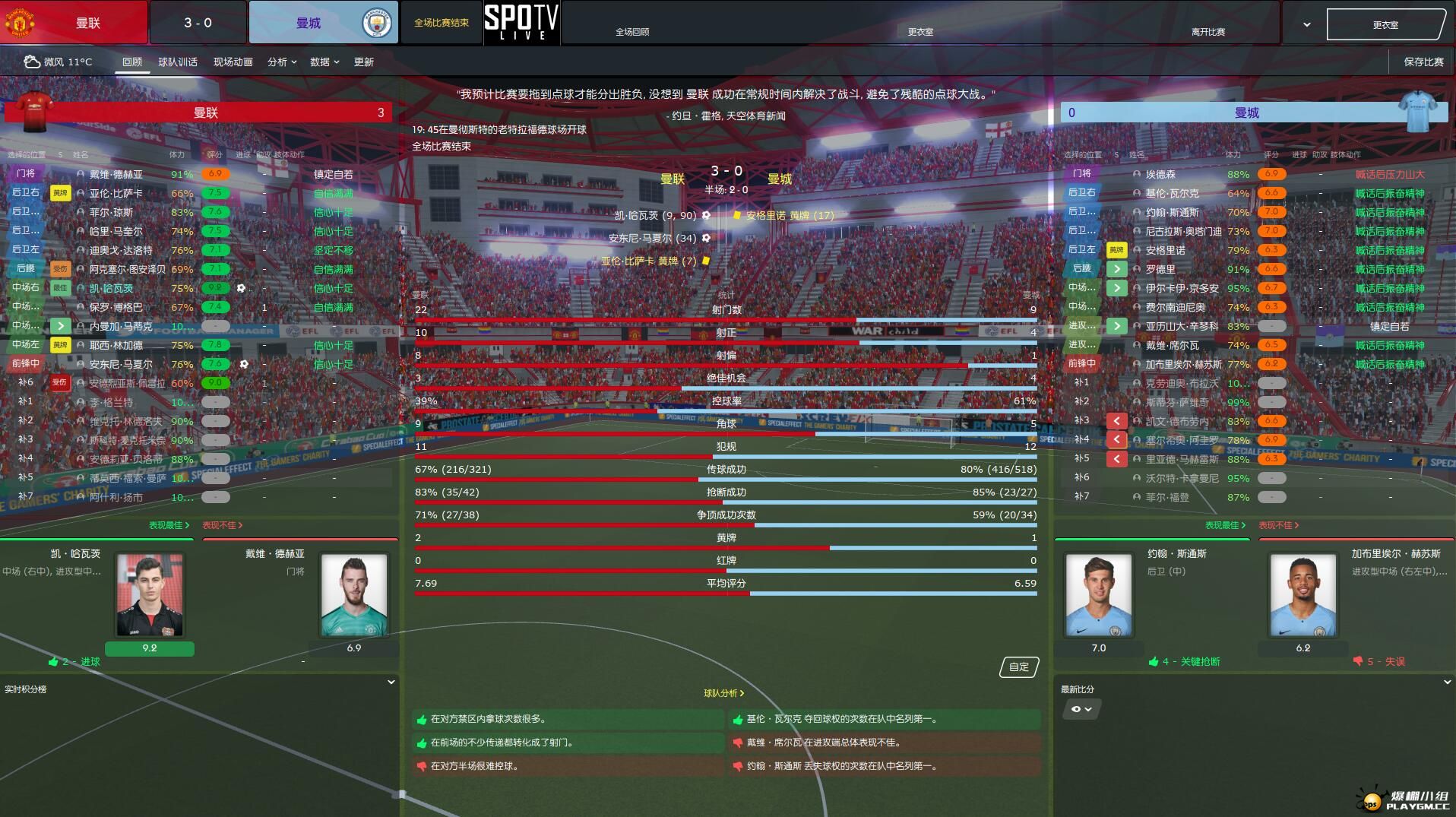This screenshot has width=1456, height=817.
Task: Open the Manchester United club badge
Action: click(x=20, y=22)
